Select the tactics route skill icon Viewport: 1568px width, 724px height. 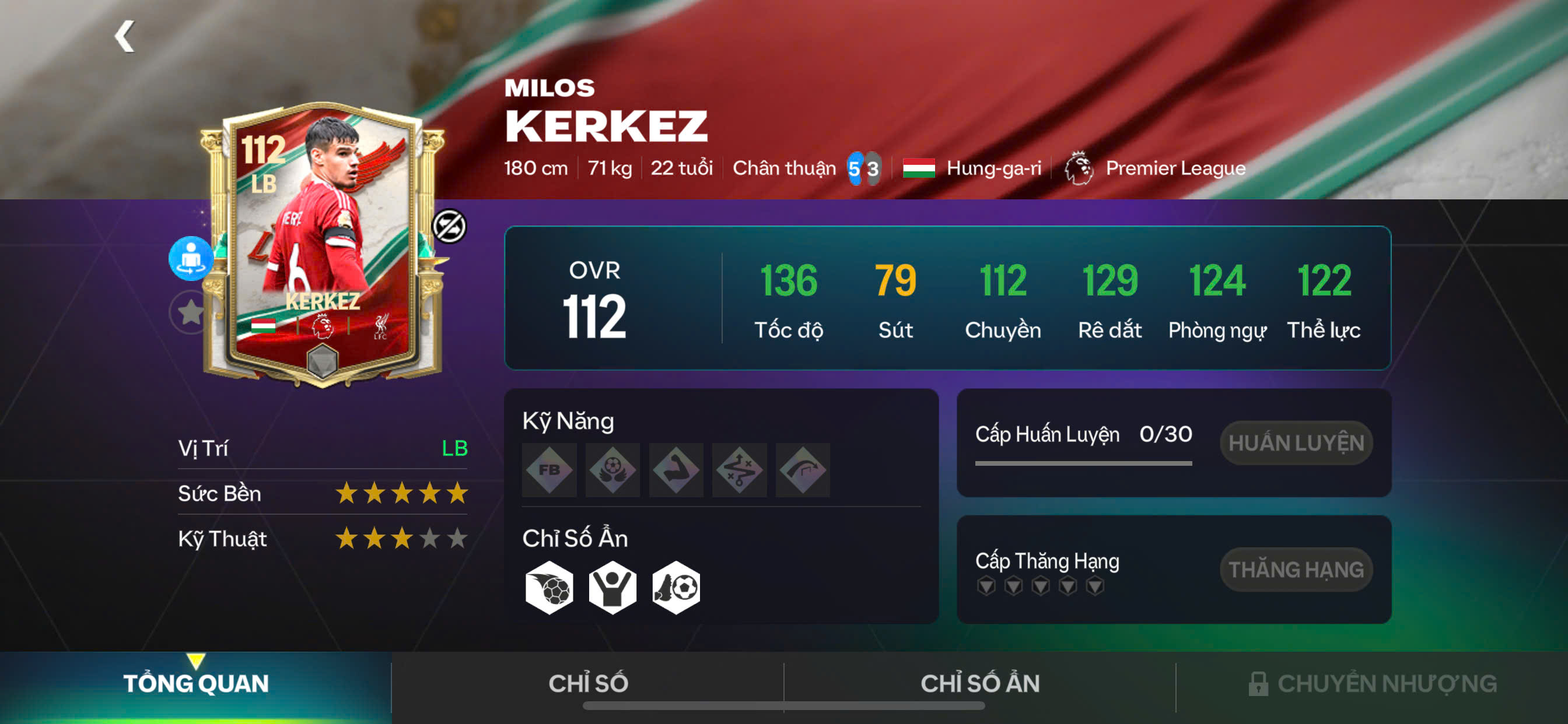coord(740,470)
